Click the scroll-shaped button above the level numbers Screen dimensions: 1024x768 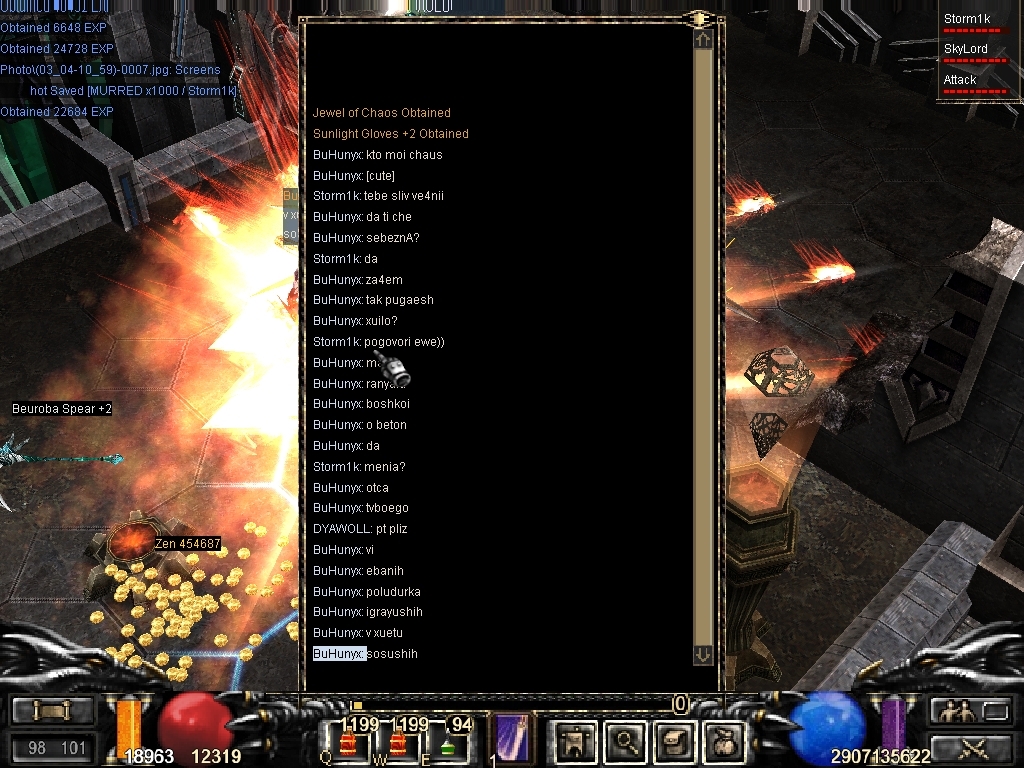coord(53,711)
